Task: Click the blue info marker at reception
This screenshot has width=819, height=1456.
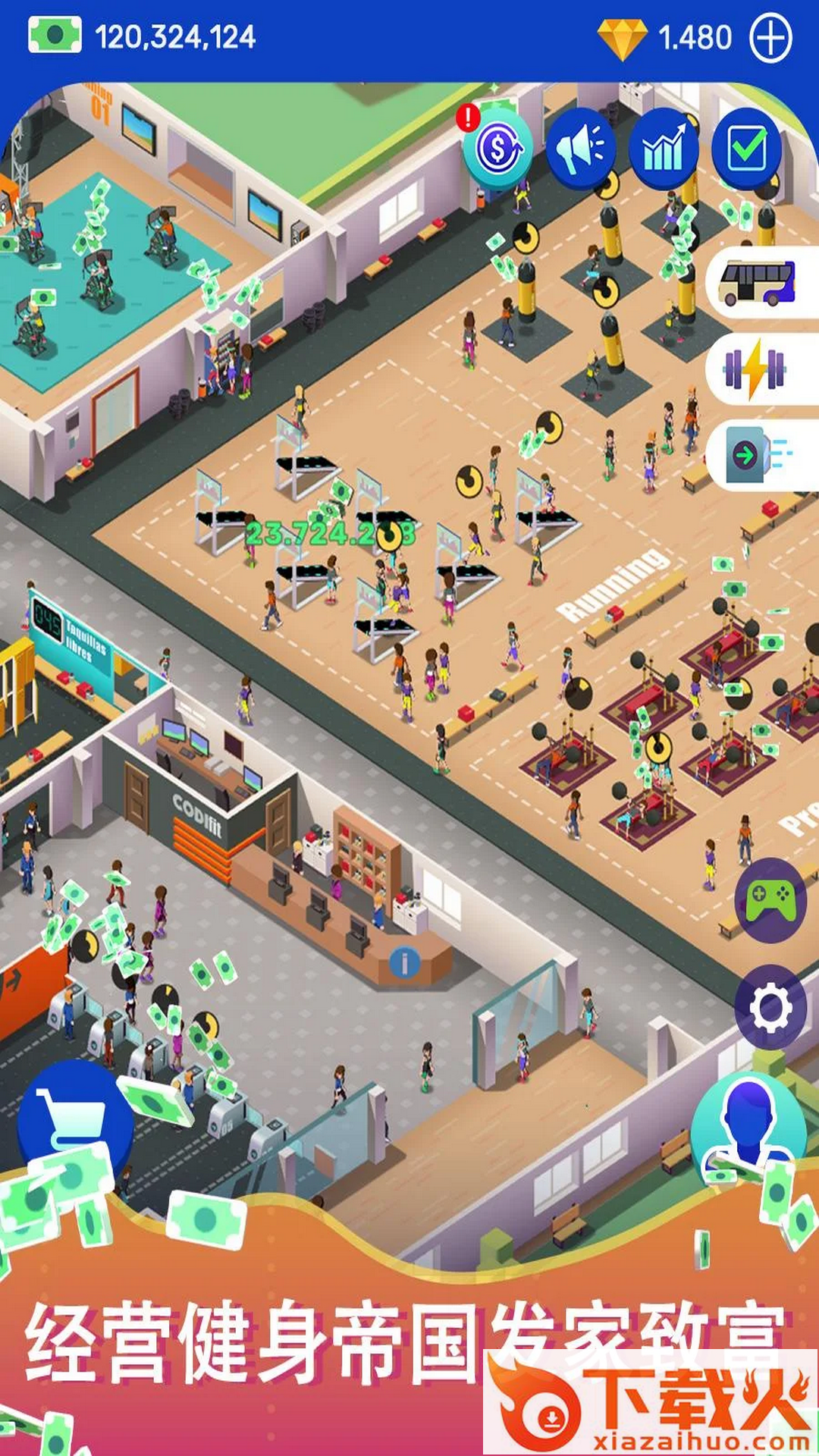Action: (x=404, y=963)
